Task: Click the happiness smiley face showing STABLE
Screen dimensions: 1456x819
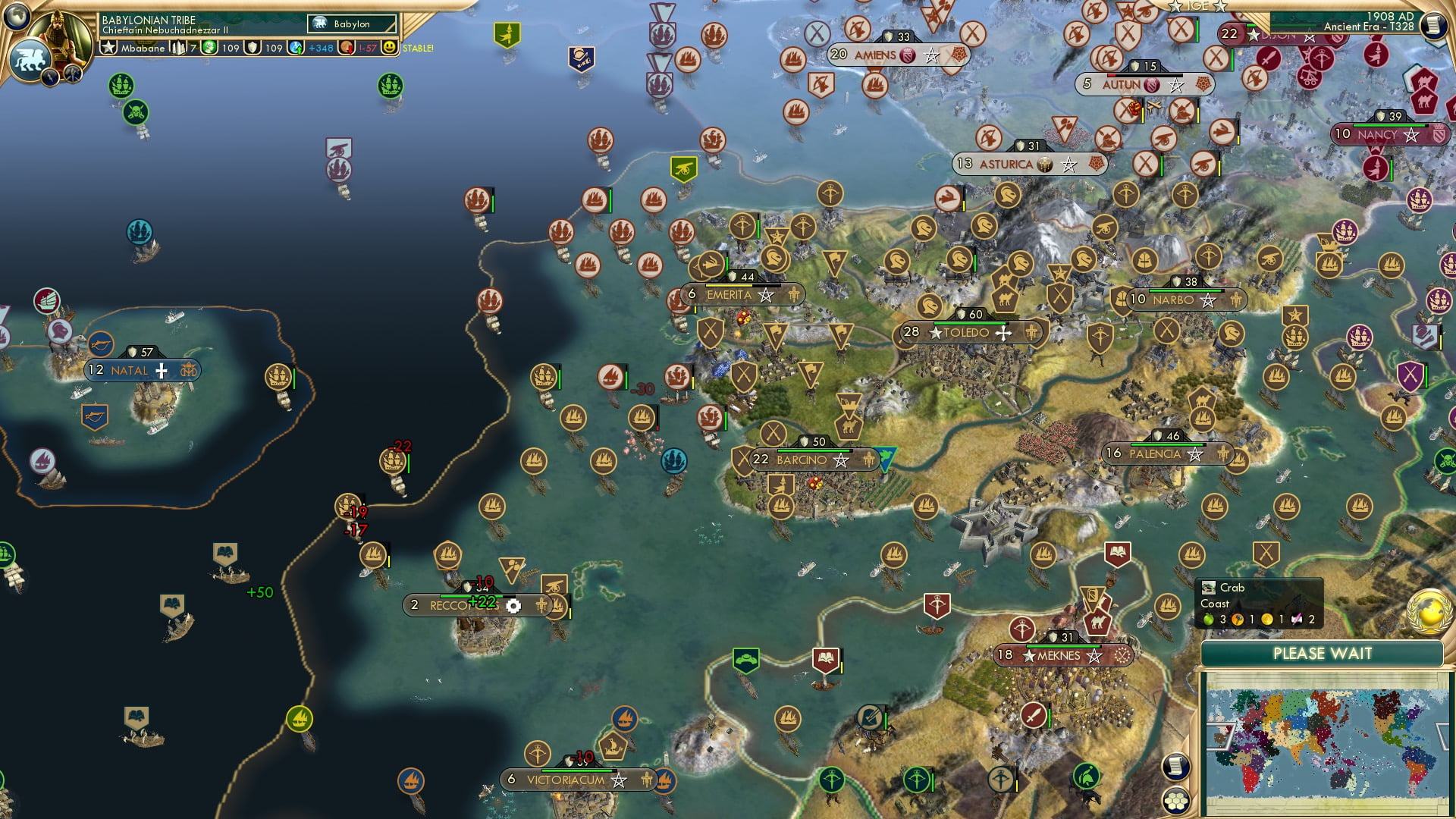Action: (x=390, y=48)
